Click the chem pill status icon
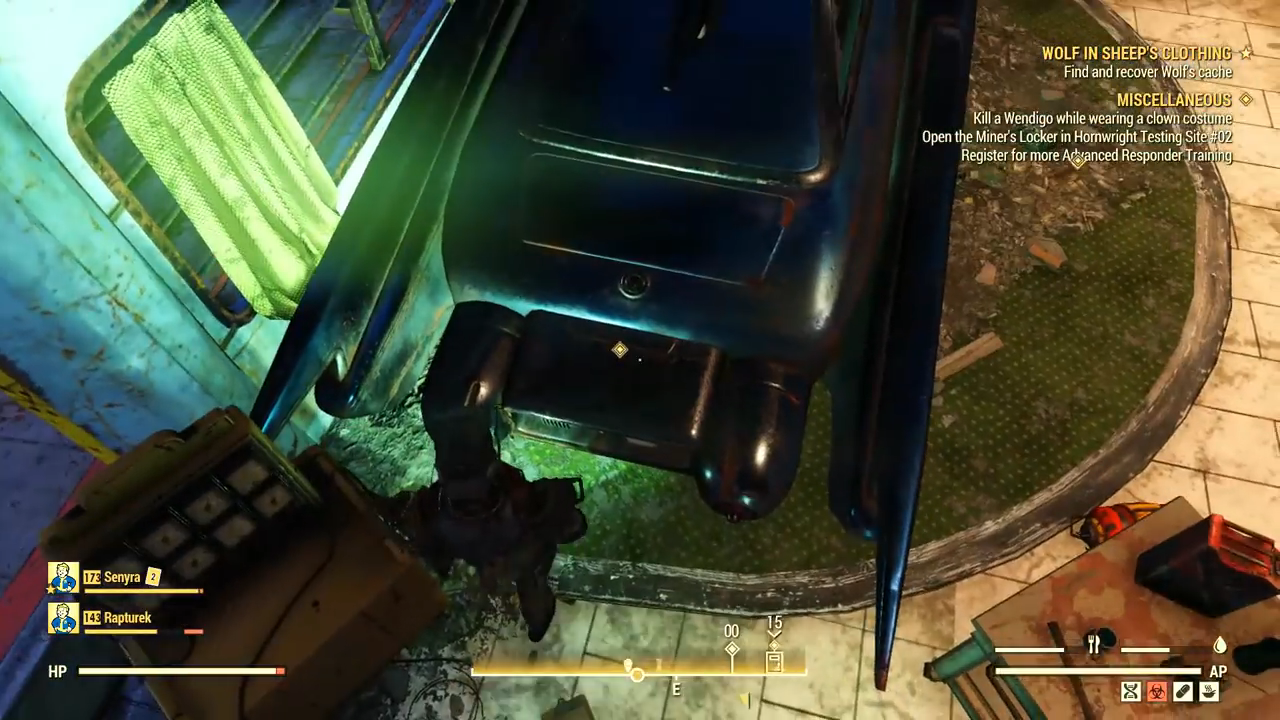Screen dimensions: 1280x720 coord(1183,691)
